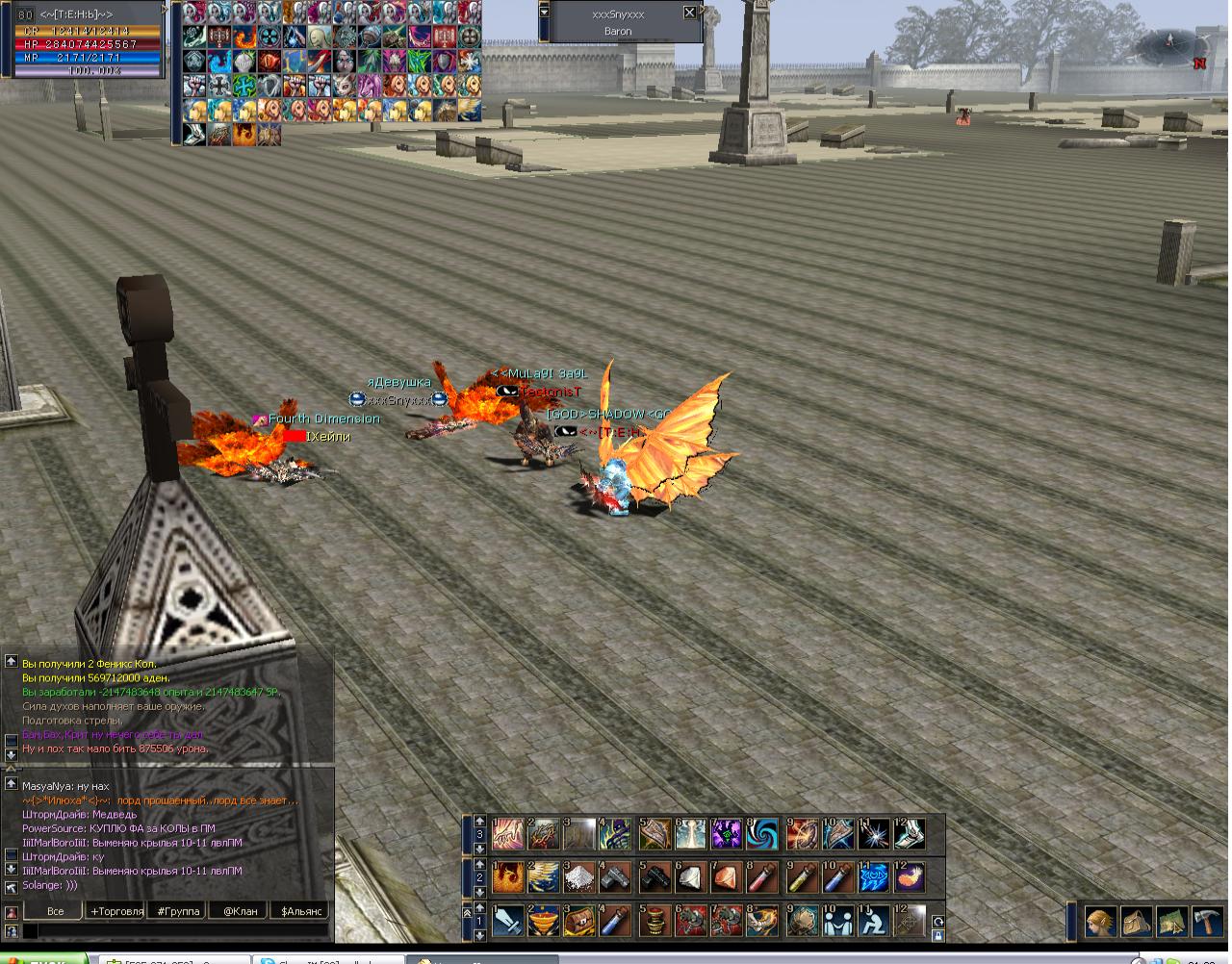The width and height of the screenshot is (1232, 964).
Task: Open the inventory bag icon
Action: click(1136, 921)
